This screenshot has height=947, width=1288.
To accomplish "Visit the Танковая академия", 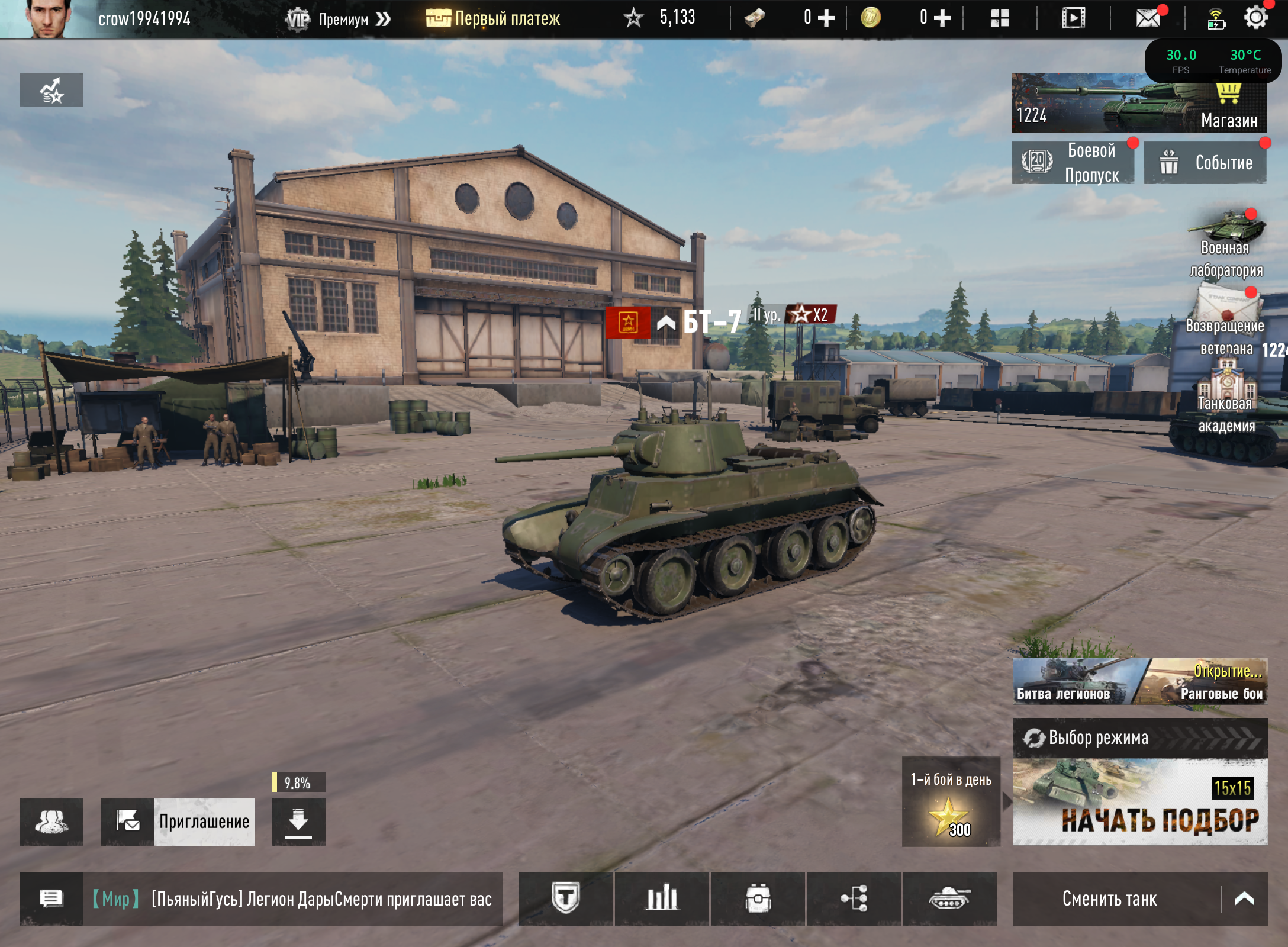I will 1226,401.
